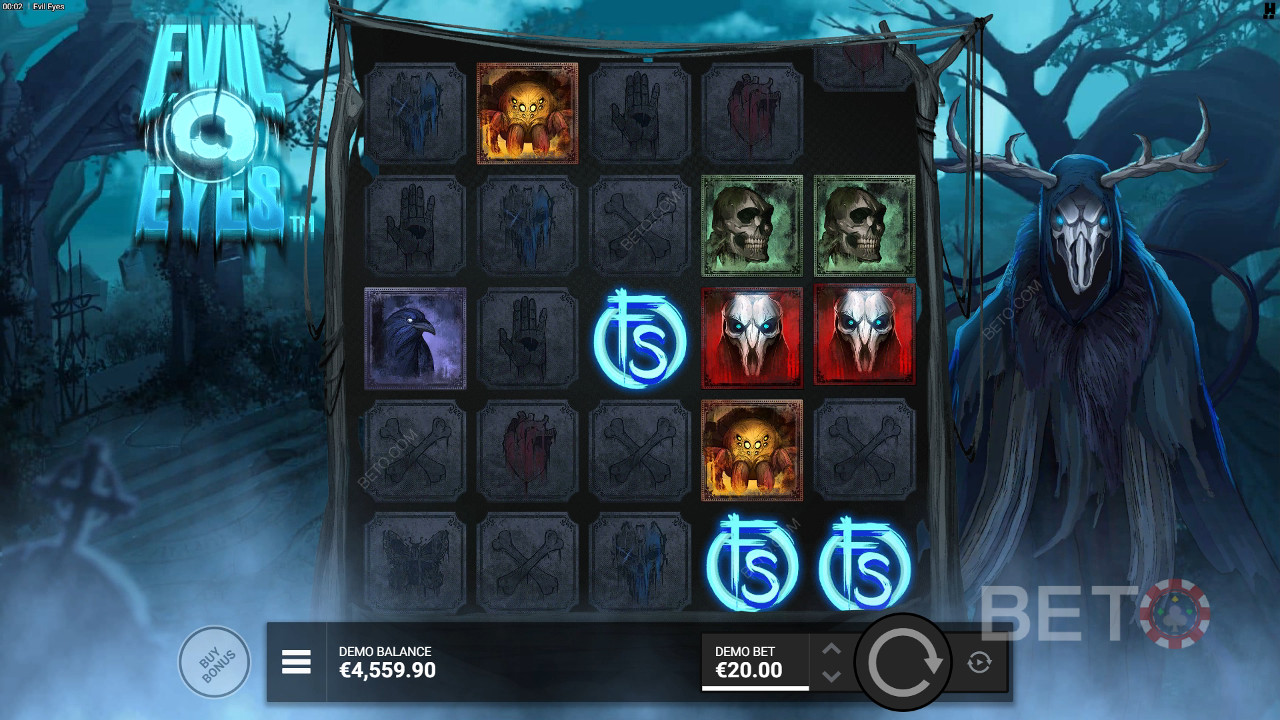Increase the demo bet amount
This screenshot has height=720, width=1280.
831,649
